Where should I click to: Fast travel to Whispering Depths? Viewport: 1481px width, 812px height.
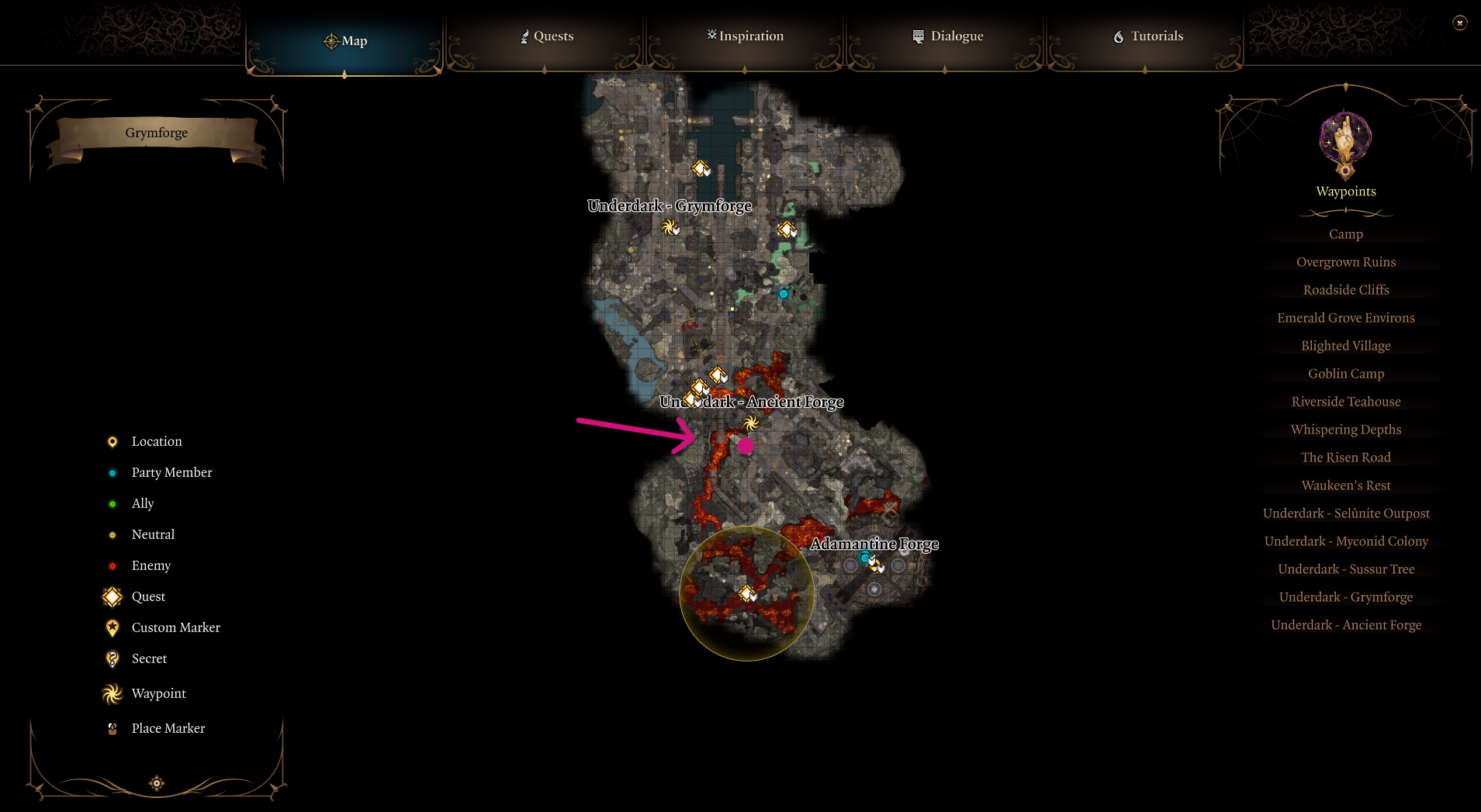[x=1345, y=429]
